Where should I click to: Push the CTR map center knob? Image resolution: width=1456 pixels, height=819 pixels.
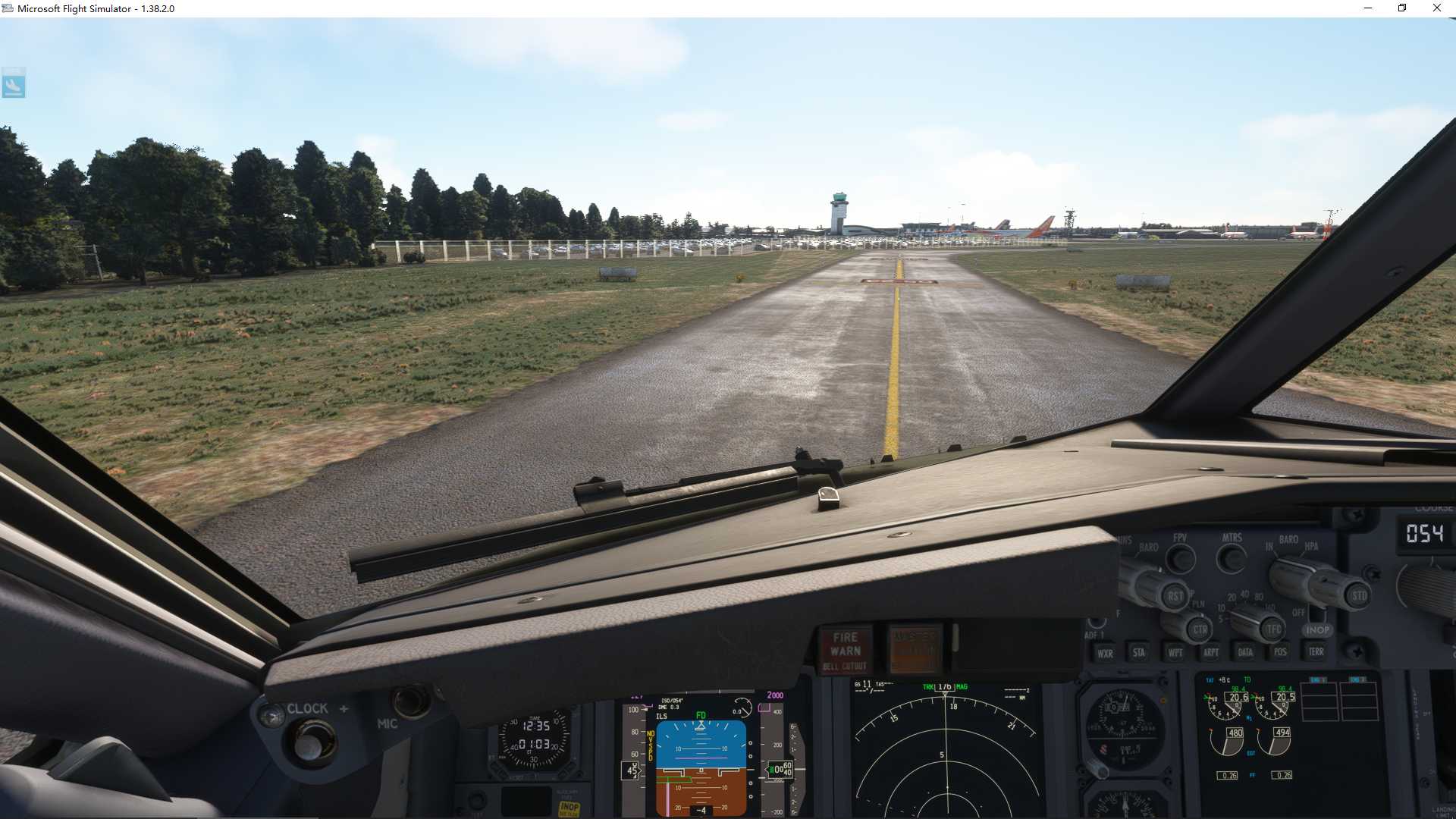pos(1200,629)
